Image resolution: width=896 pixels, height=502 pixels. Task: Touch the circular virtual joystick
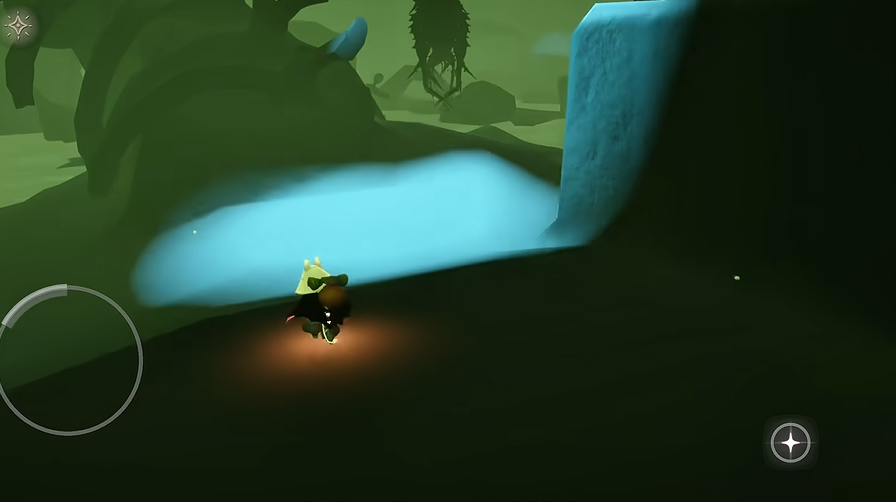[68, 360]
